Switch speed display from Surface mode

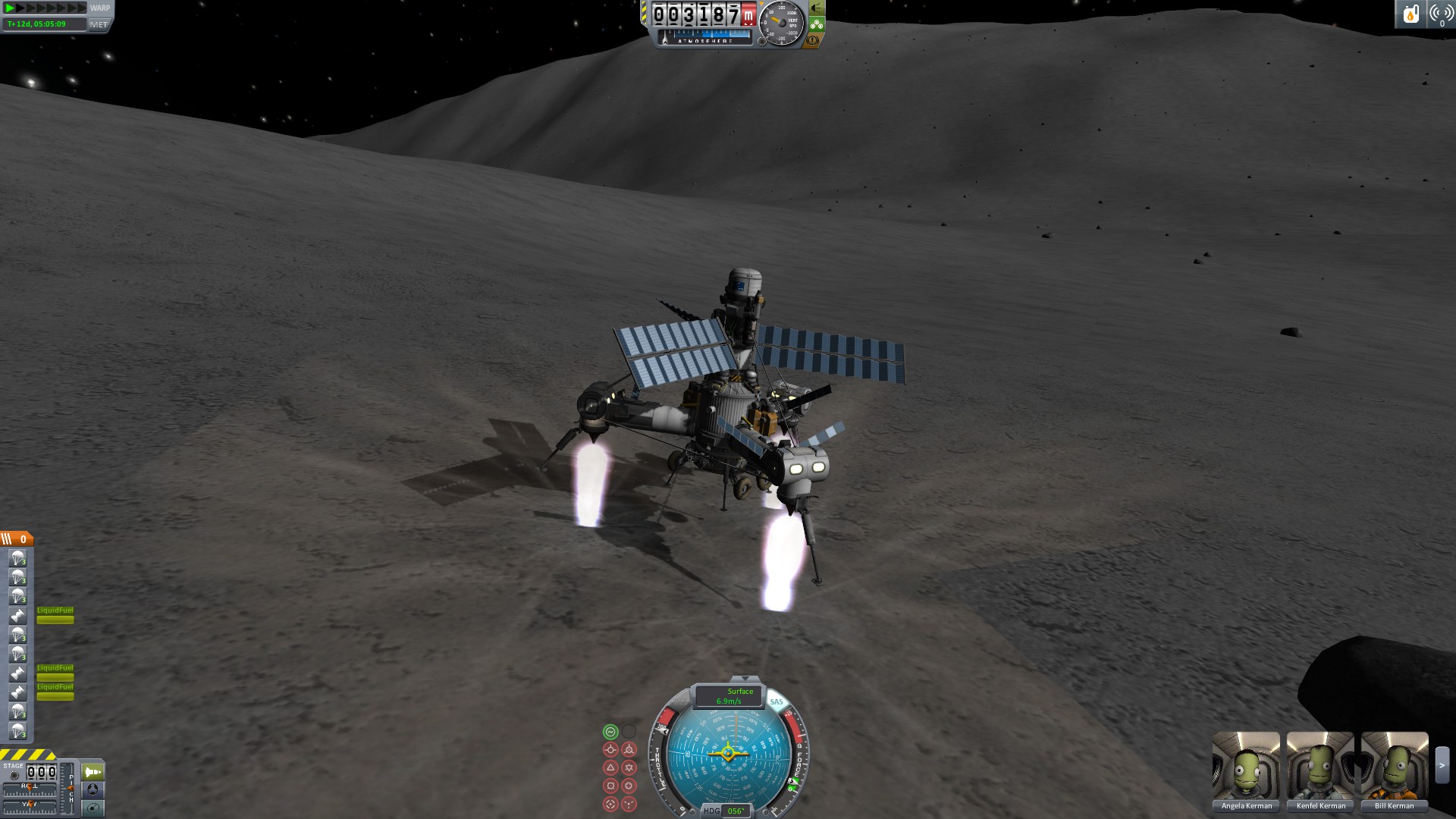click(730, 695)
